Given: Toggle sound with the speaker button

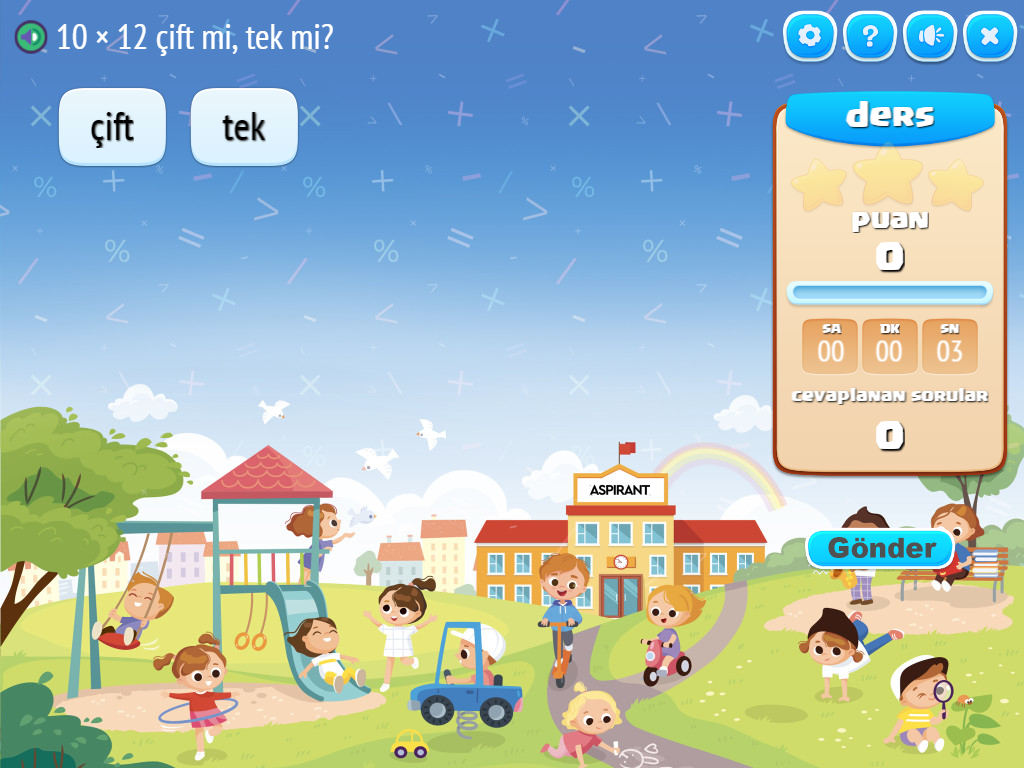Looking at the screenshot, I should (x=930, y=37).
